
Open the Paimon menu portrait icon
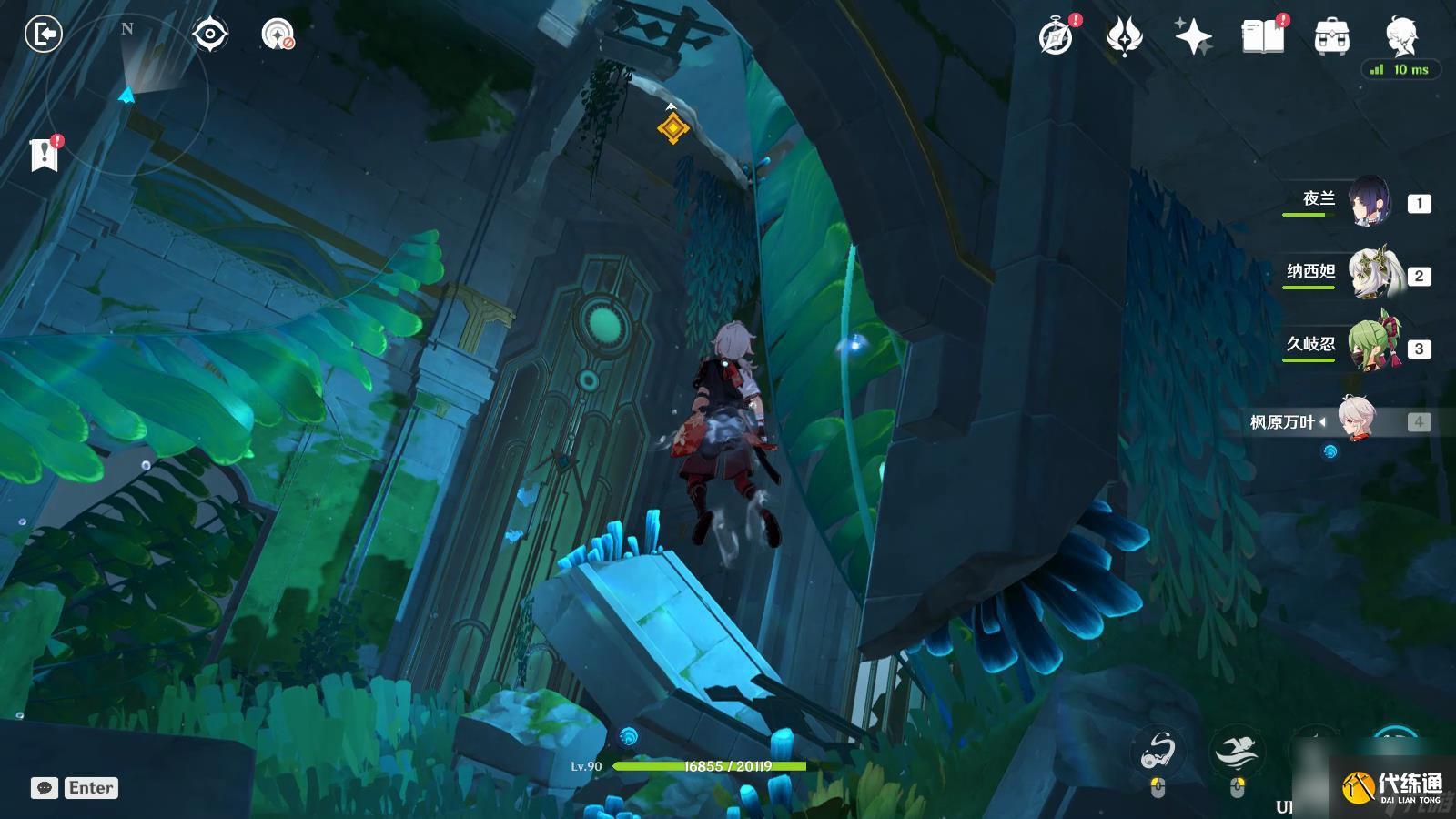(x=1400, y=35)
